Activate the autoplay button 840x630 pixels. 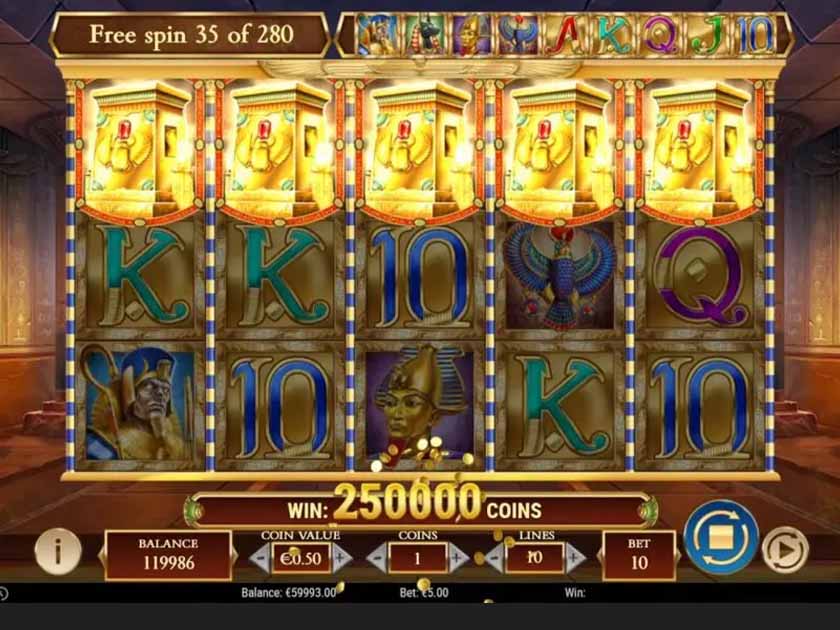point(784,549)
